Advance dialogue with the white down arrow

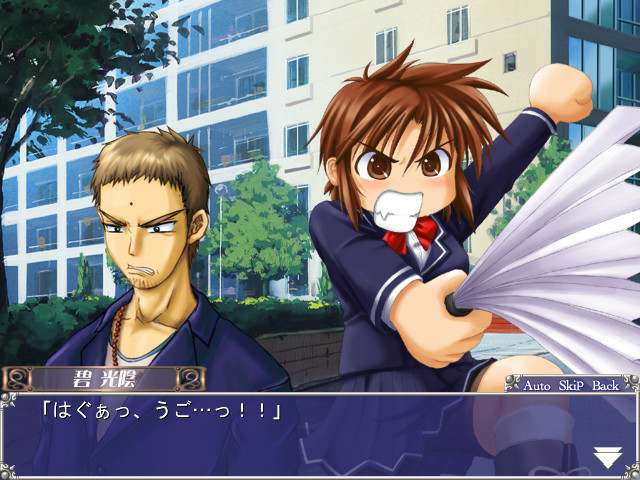coord(607,458)
